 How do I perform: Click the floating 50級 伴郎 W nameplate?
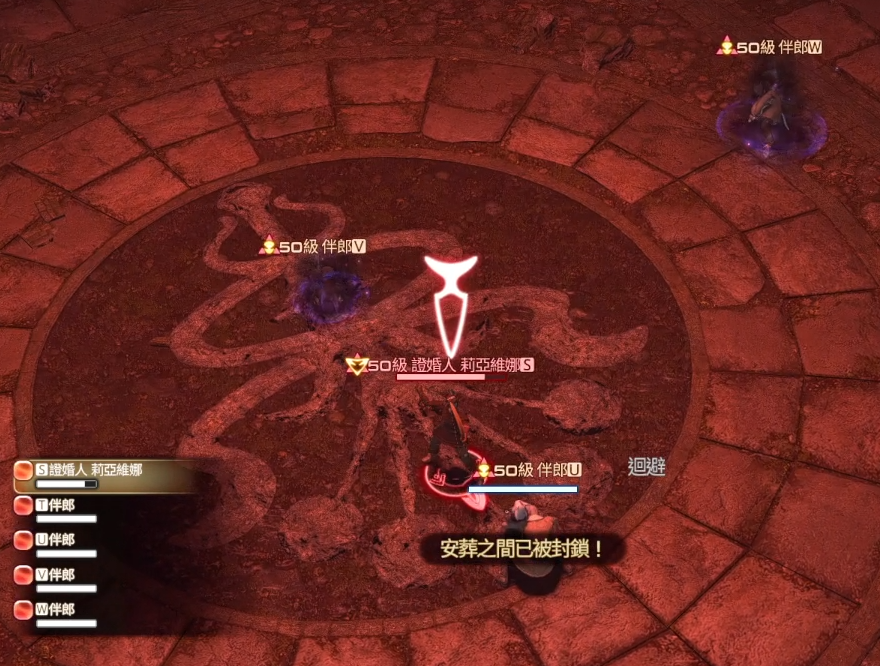tap(772, 46)
